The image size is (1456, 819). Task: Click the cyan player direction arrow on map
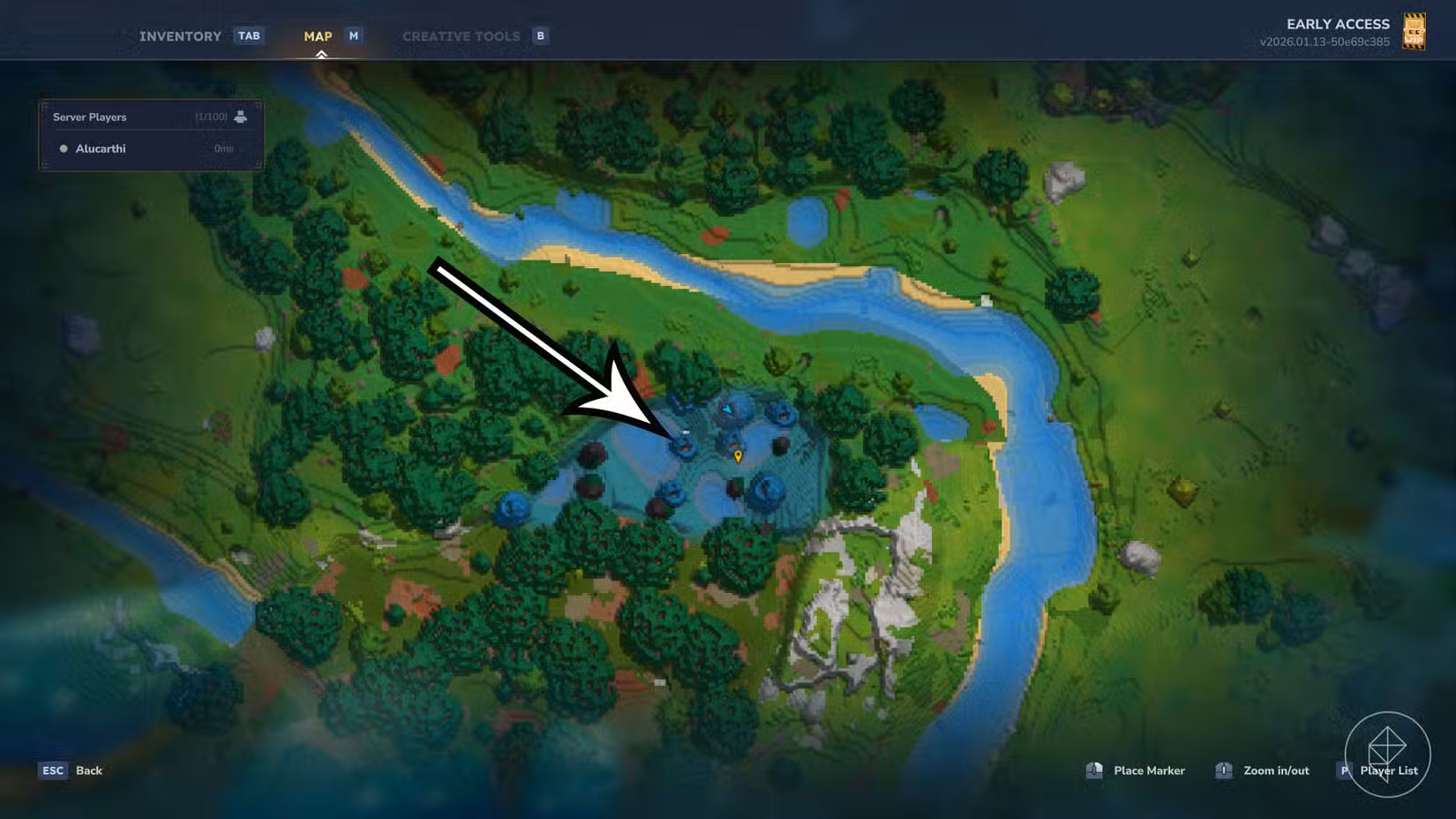point(727,411)
